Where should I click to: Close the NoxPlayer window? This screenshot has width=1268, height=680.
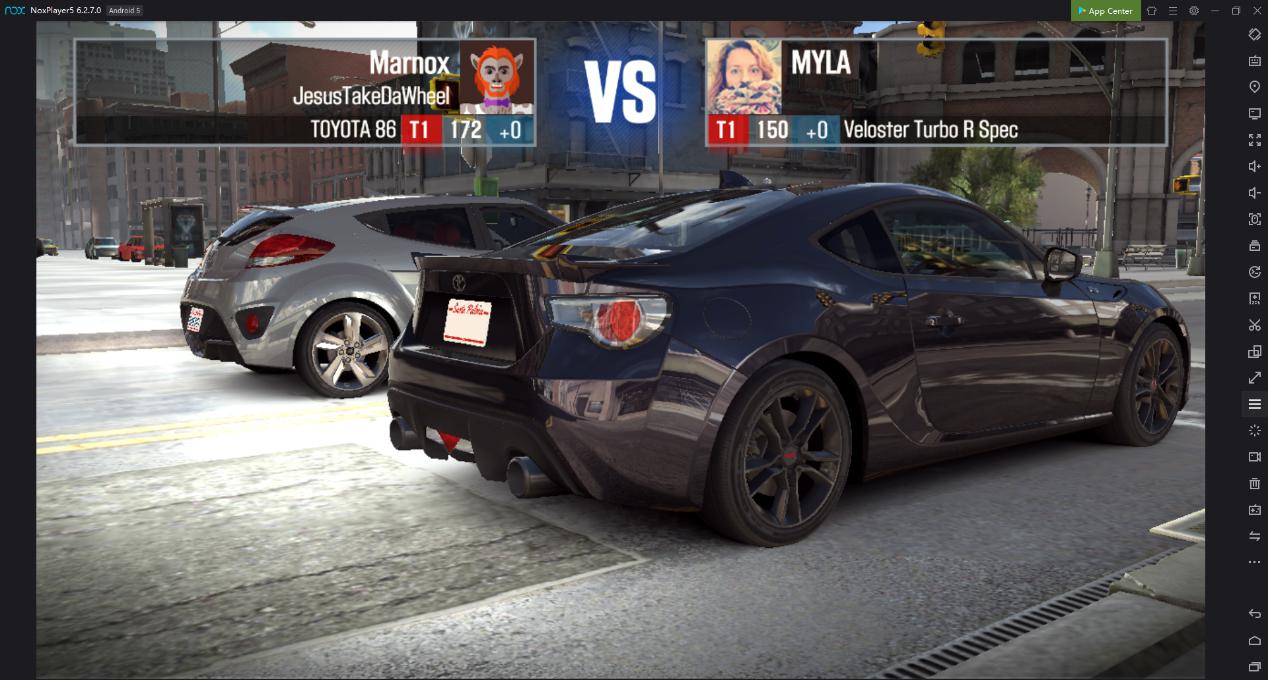click(1255, 11)
